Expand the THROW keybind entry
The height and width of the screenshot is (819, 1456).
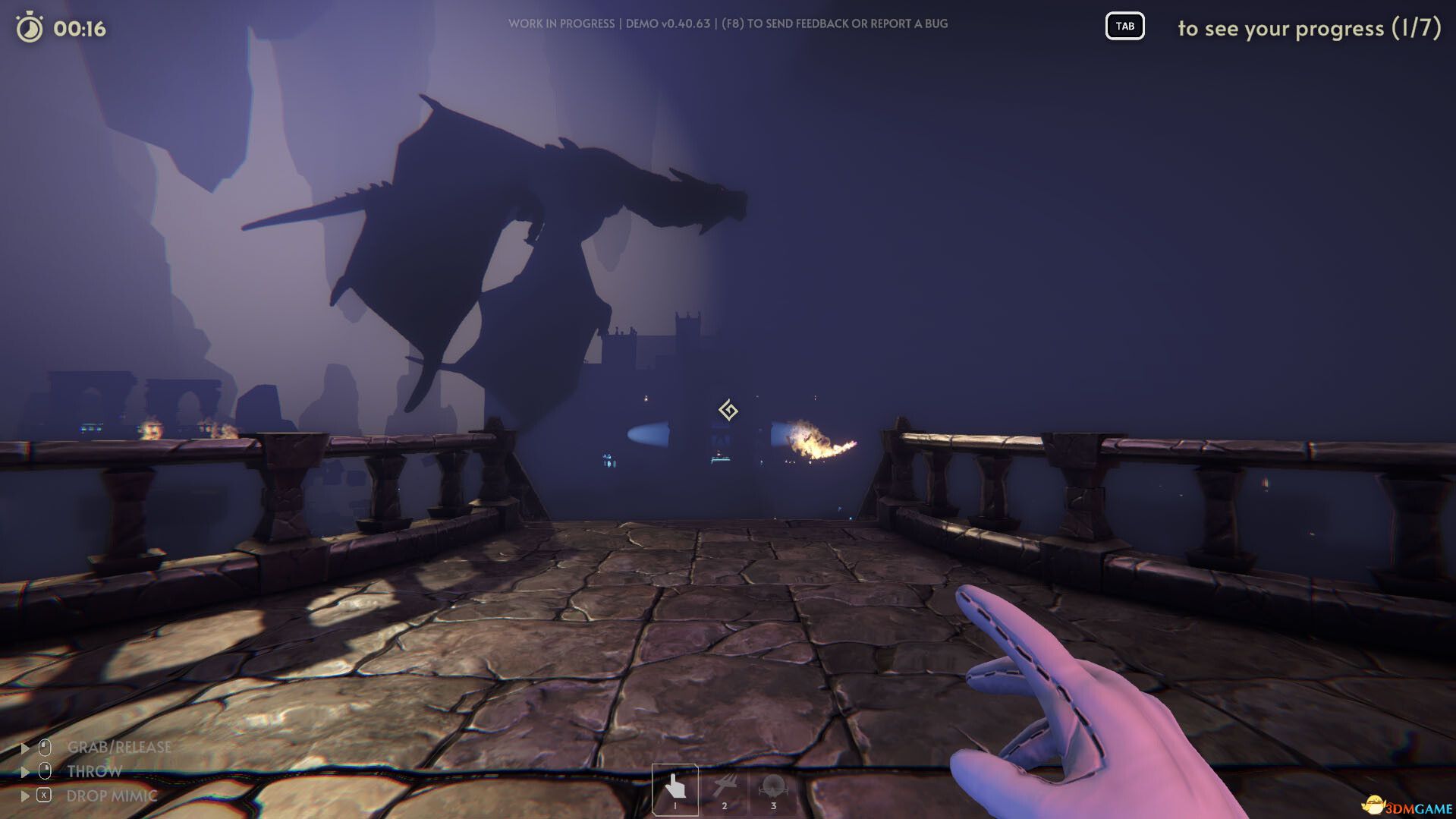(26, 771)
